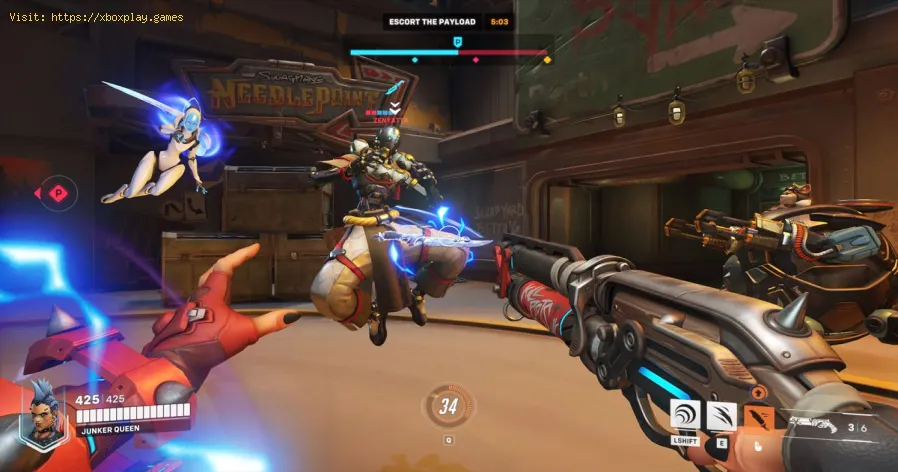Use the Carnage claw-slash ability

[x=722, y=415]
